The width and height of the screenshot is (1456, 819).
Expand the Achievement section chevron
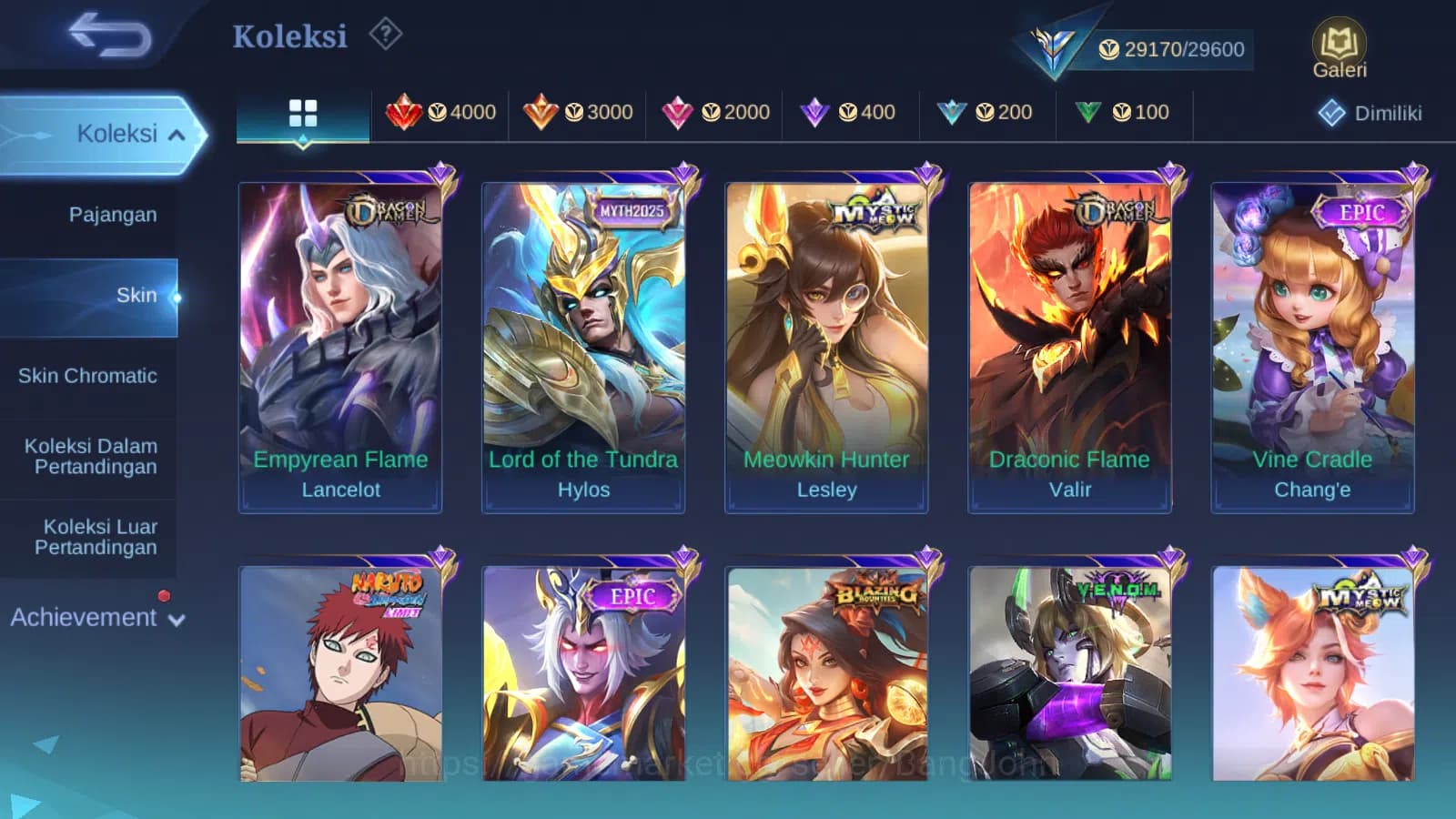click(x=177, y=618)
